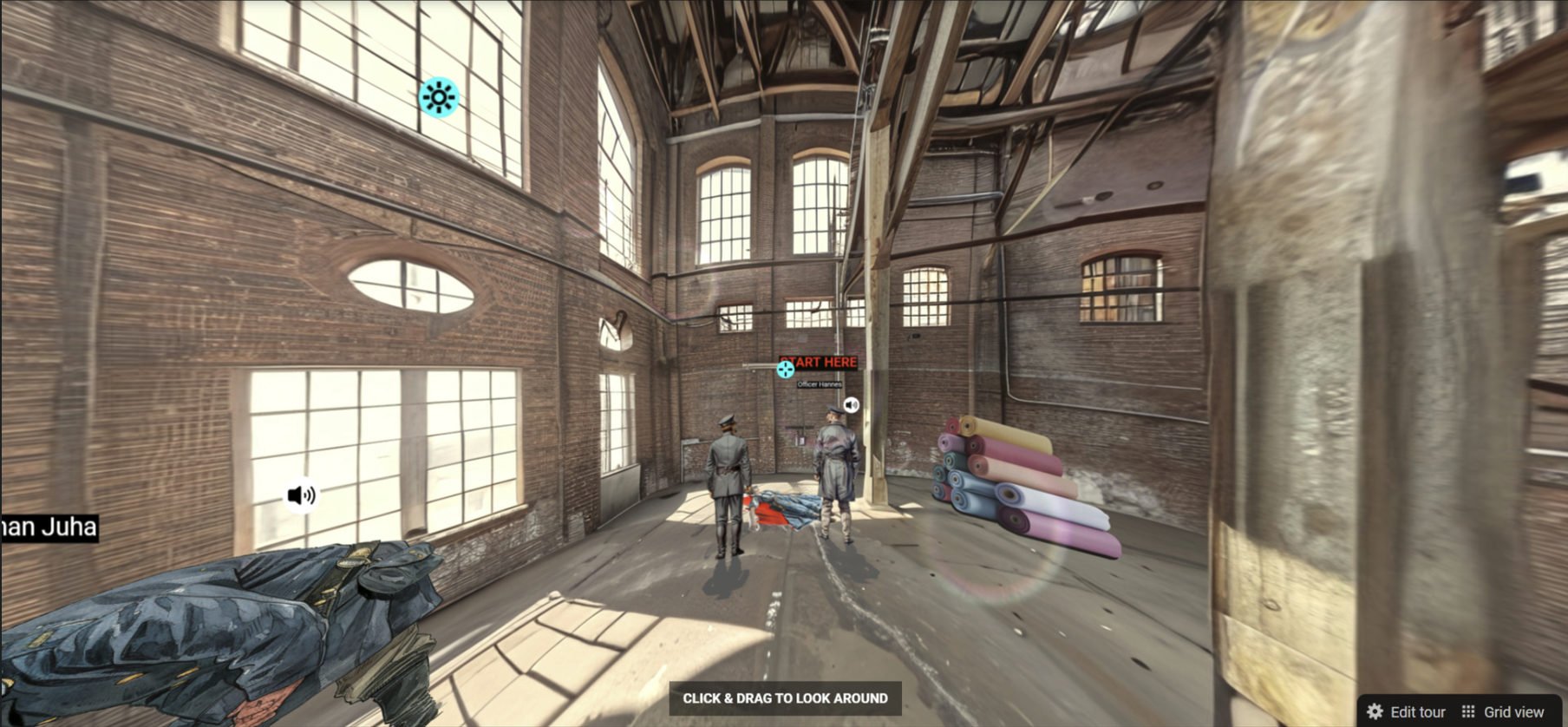This screenshot has height=727, width=1568.
Task: Play the large speaker audio hotspot
Action: [x=301, y=495]
